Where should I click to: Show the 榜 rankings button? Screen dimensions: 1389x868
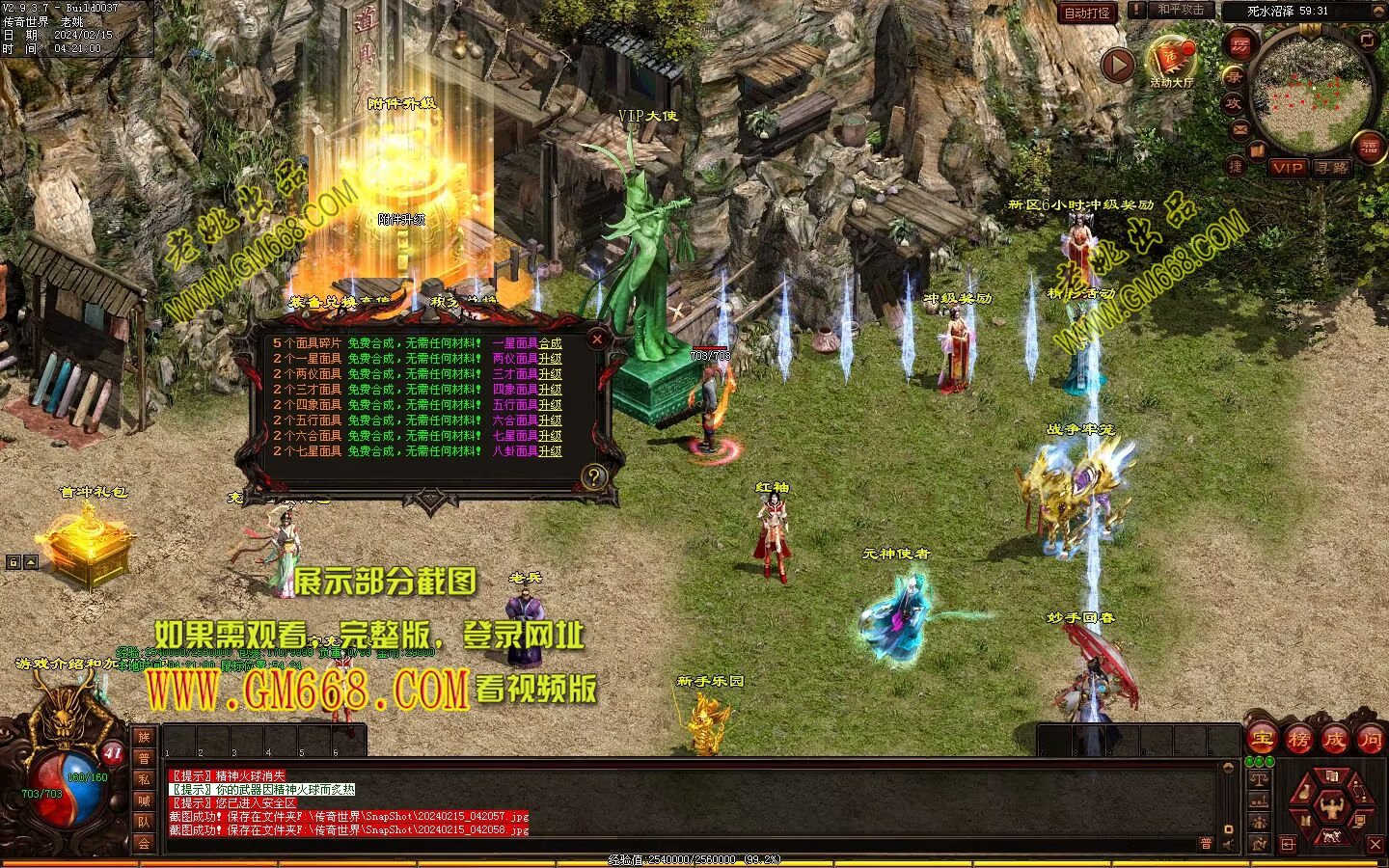click(x=1298, y=740)
